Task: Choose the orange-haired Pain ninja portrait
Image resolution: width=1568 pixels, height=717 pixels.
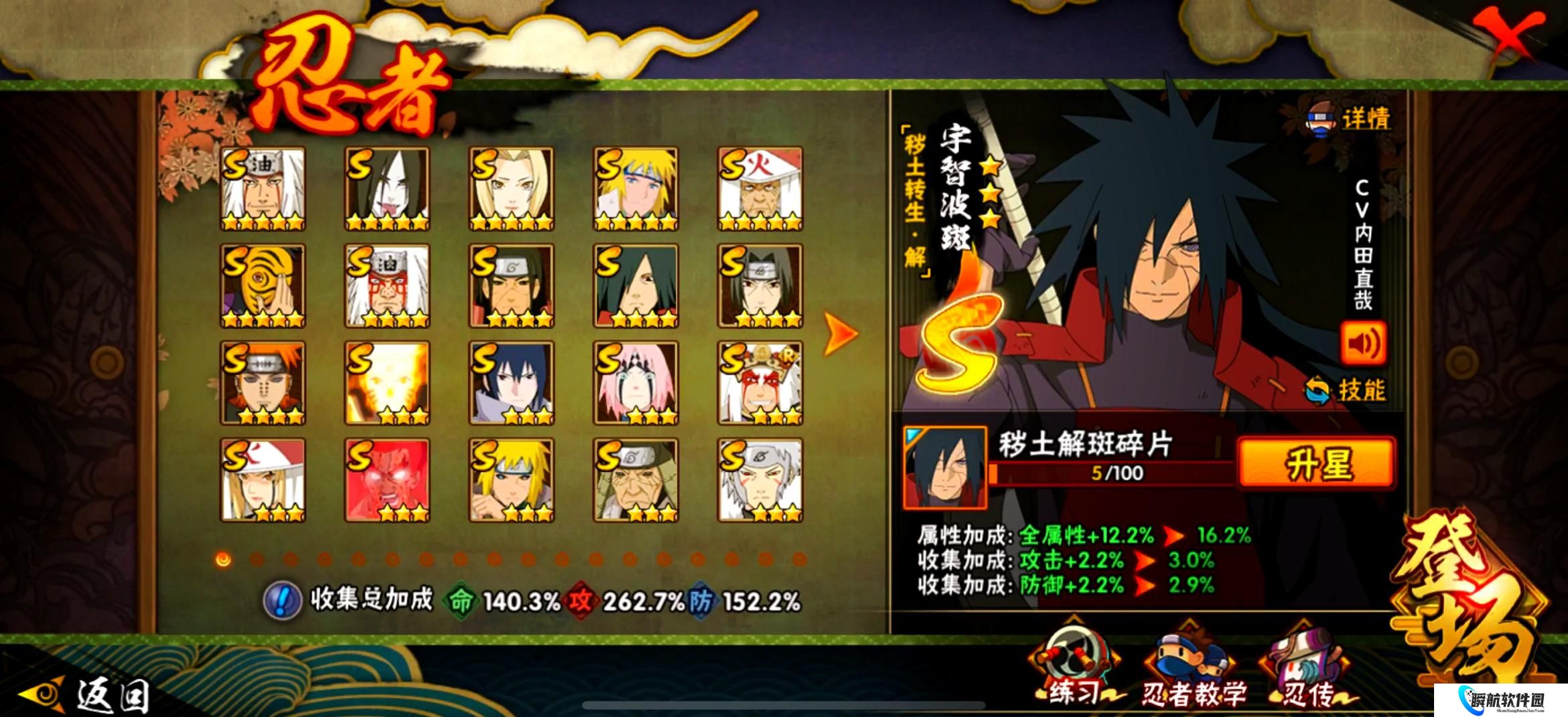Action: pyautogui.click(x=263, y=383)
